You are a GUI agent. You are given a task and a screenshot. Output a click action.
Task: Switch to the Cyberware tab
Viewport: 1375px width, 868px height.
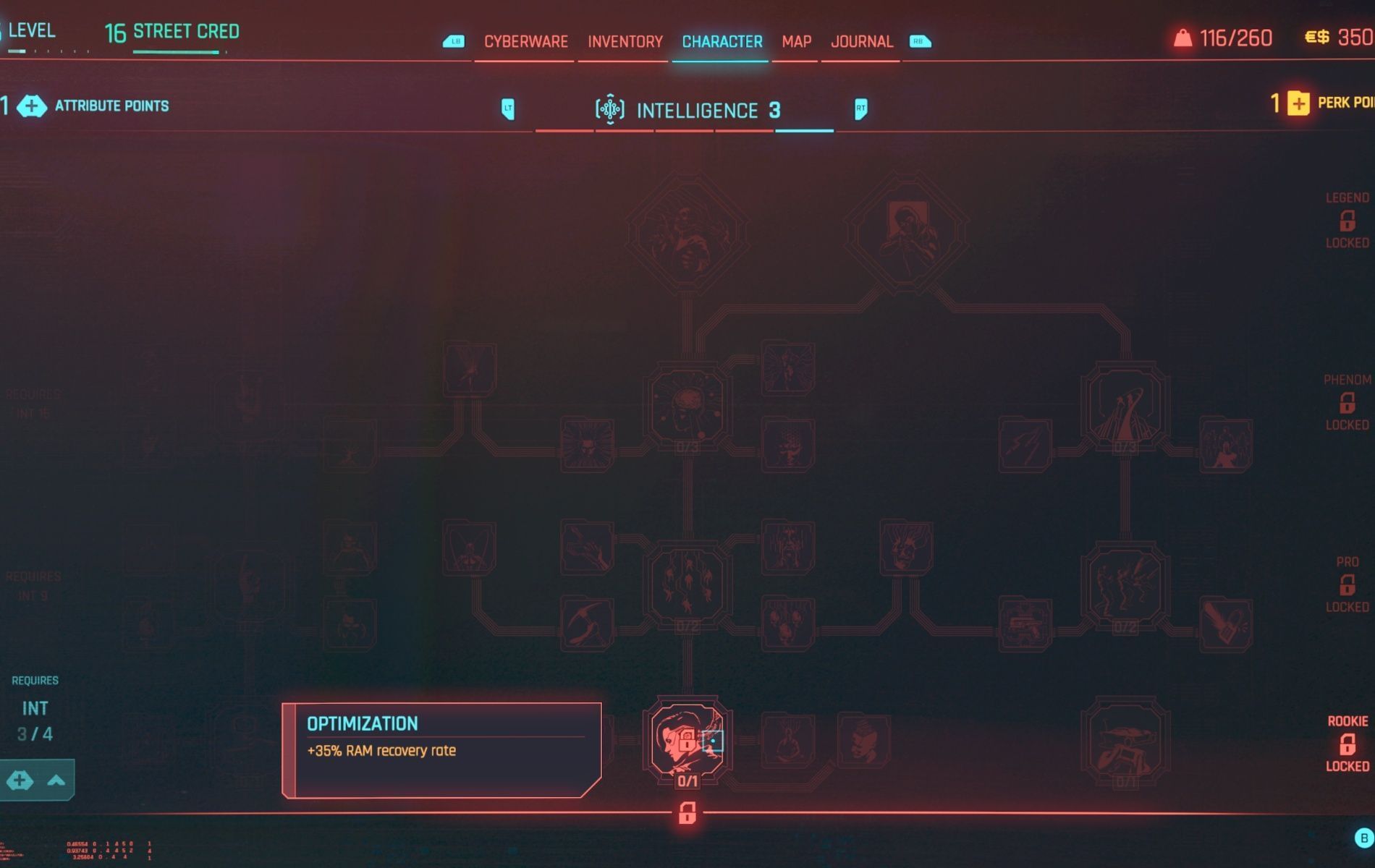(x=526, y=41)
